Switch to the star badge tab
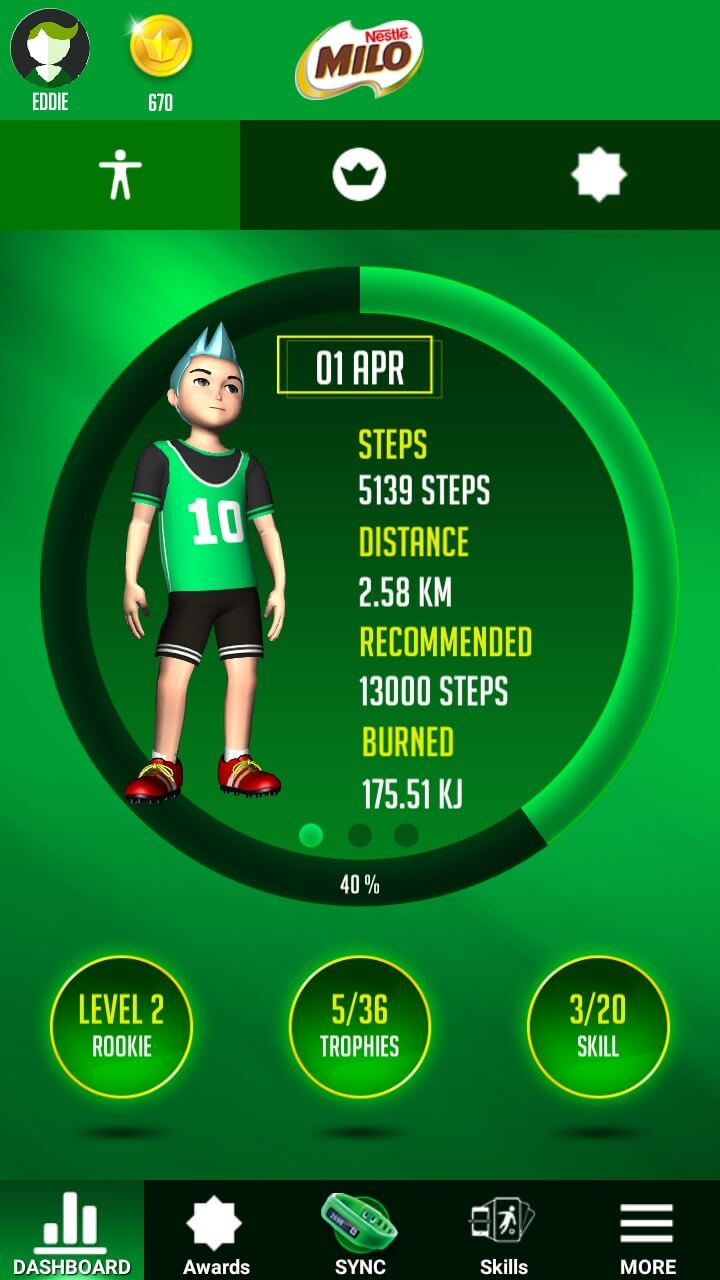 point(598,176)
